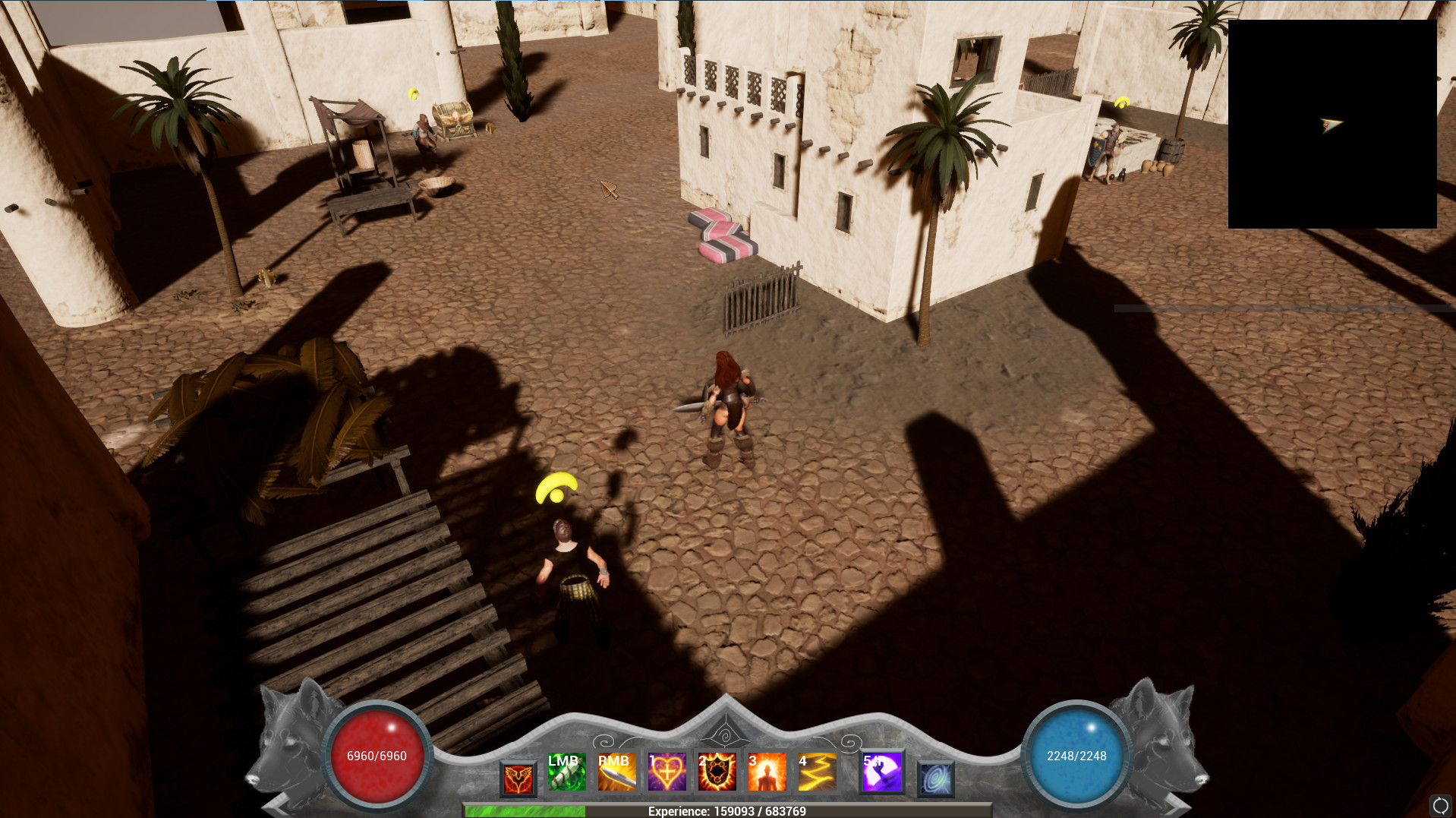This screenshot has height=818, width=1456.
Task: Click the minimap in the top-right corner
Action: (1332, 125)
